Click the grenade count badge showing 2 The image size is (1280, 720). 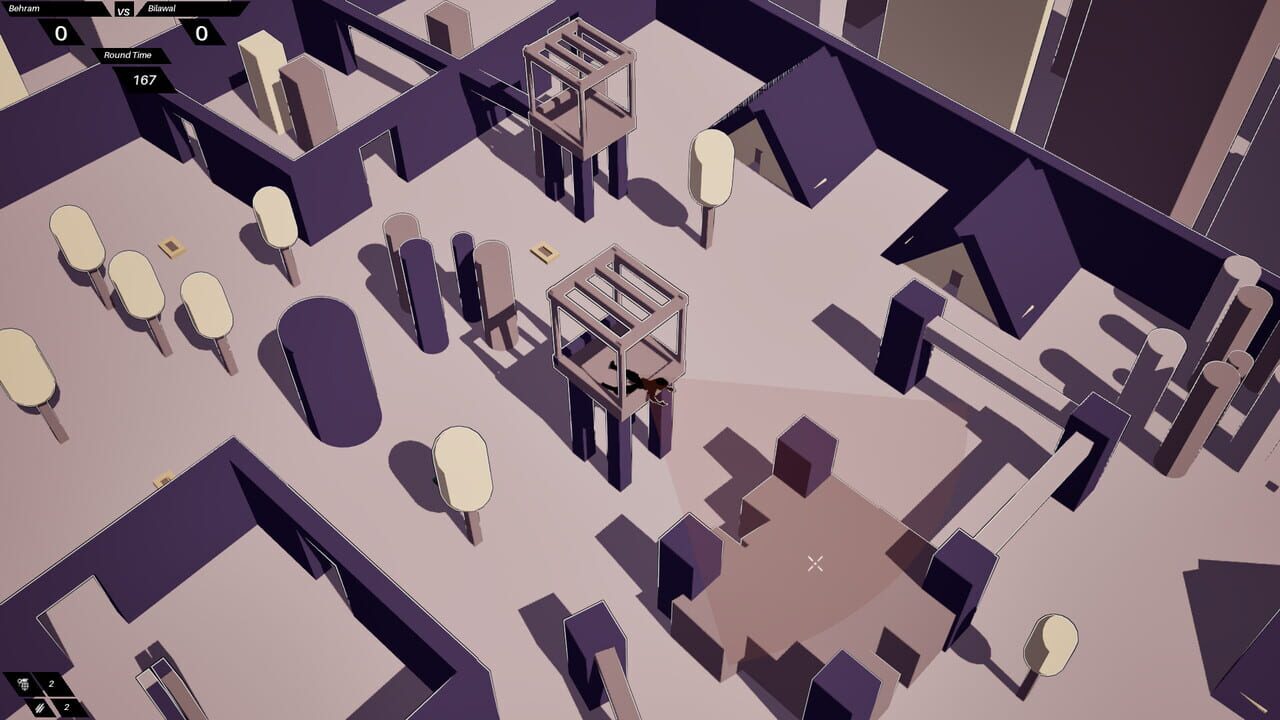point(51,684)
